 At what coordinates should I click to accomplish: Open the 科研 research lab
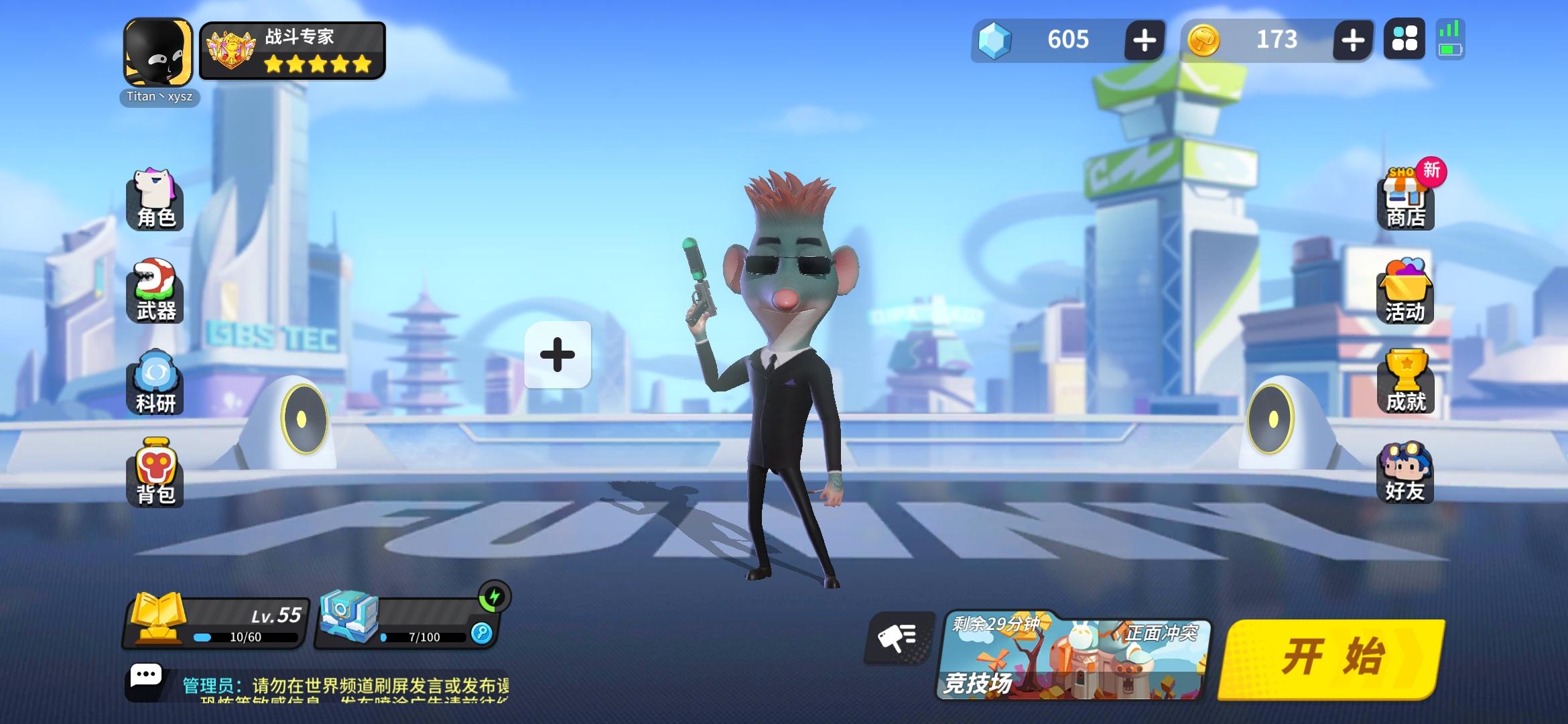click(155, 382)
